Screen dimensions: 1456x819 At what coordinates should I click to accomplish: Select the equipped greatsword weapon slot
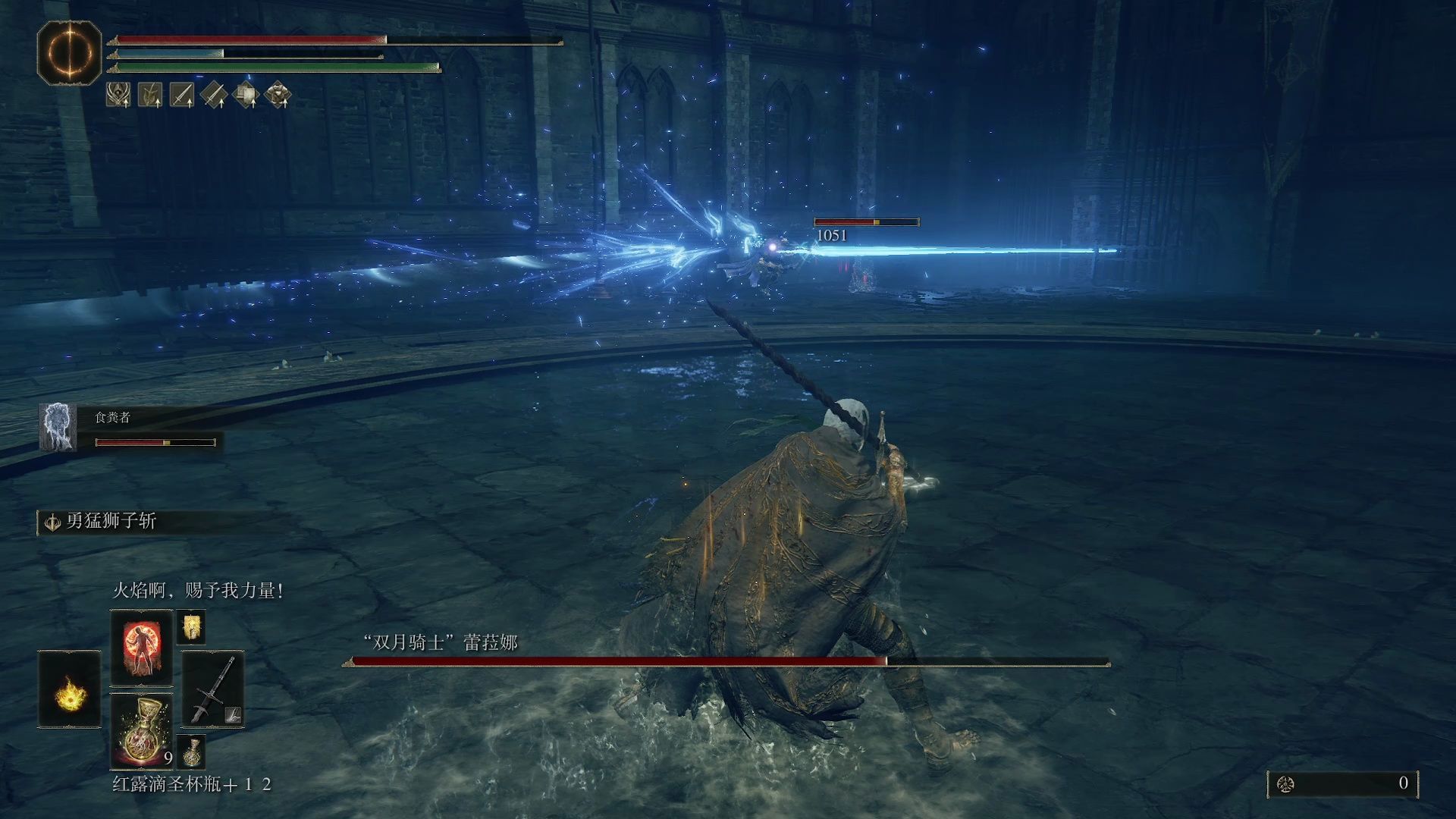(212, 689)
